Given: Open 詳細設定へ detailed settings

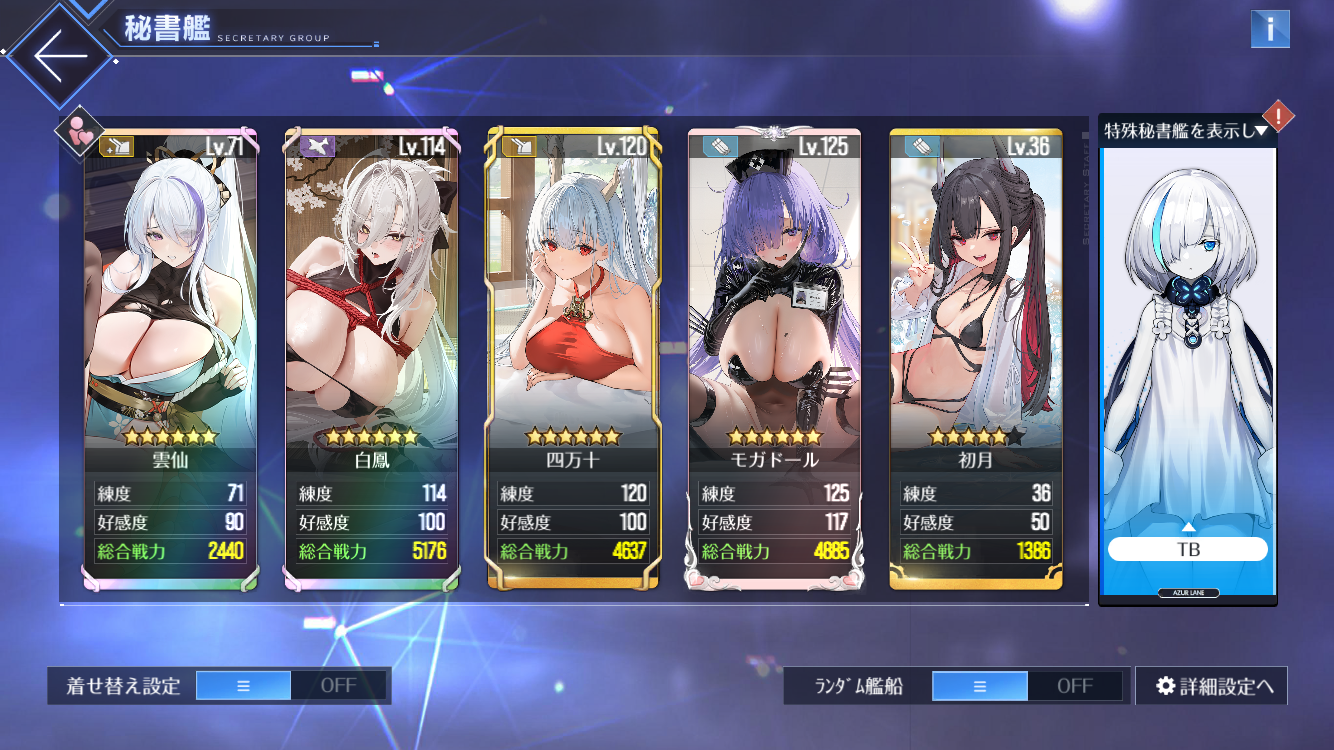Looking at the screenshot, I should tap(1212, 686).
